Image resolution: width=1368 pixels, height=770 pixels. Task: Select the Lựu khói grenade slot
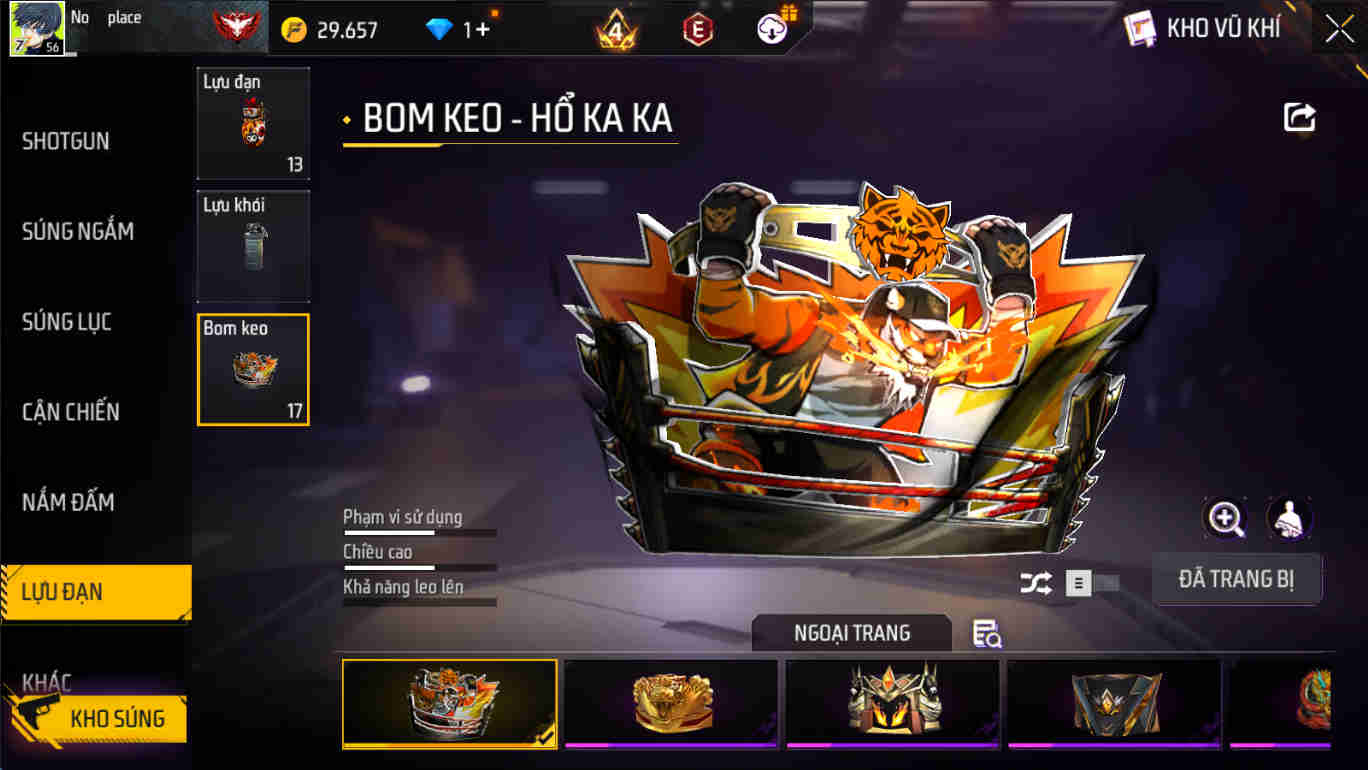(253, 245)
